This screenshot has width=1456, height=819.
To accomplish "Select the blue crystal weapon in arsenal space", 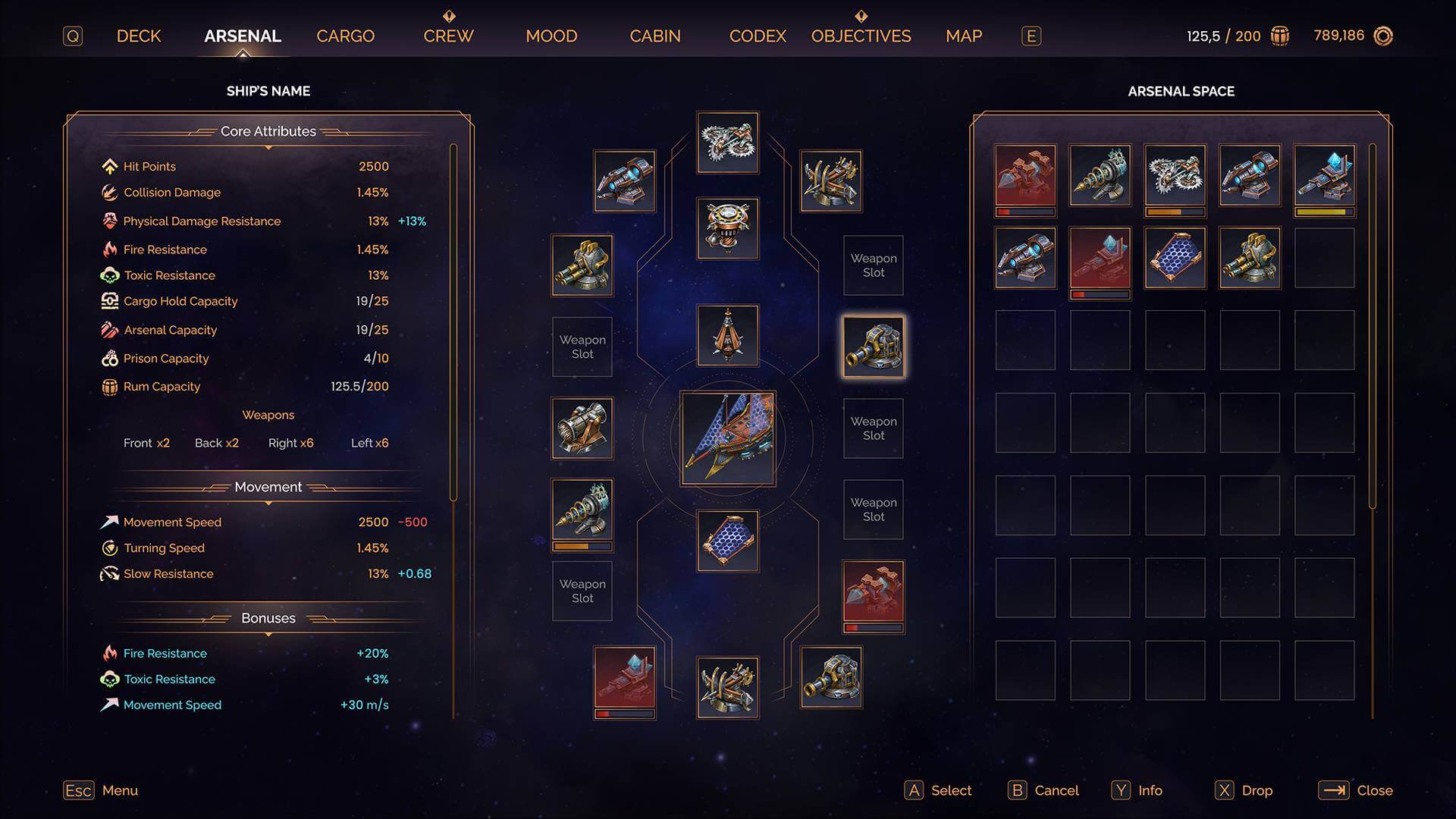I will point(1324,176).
